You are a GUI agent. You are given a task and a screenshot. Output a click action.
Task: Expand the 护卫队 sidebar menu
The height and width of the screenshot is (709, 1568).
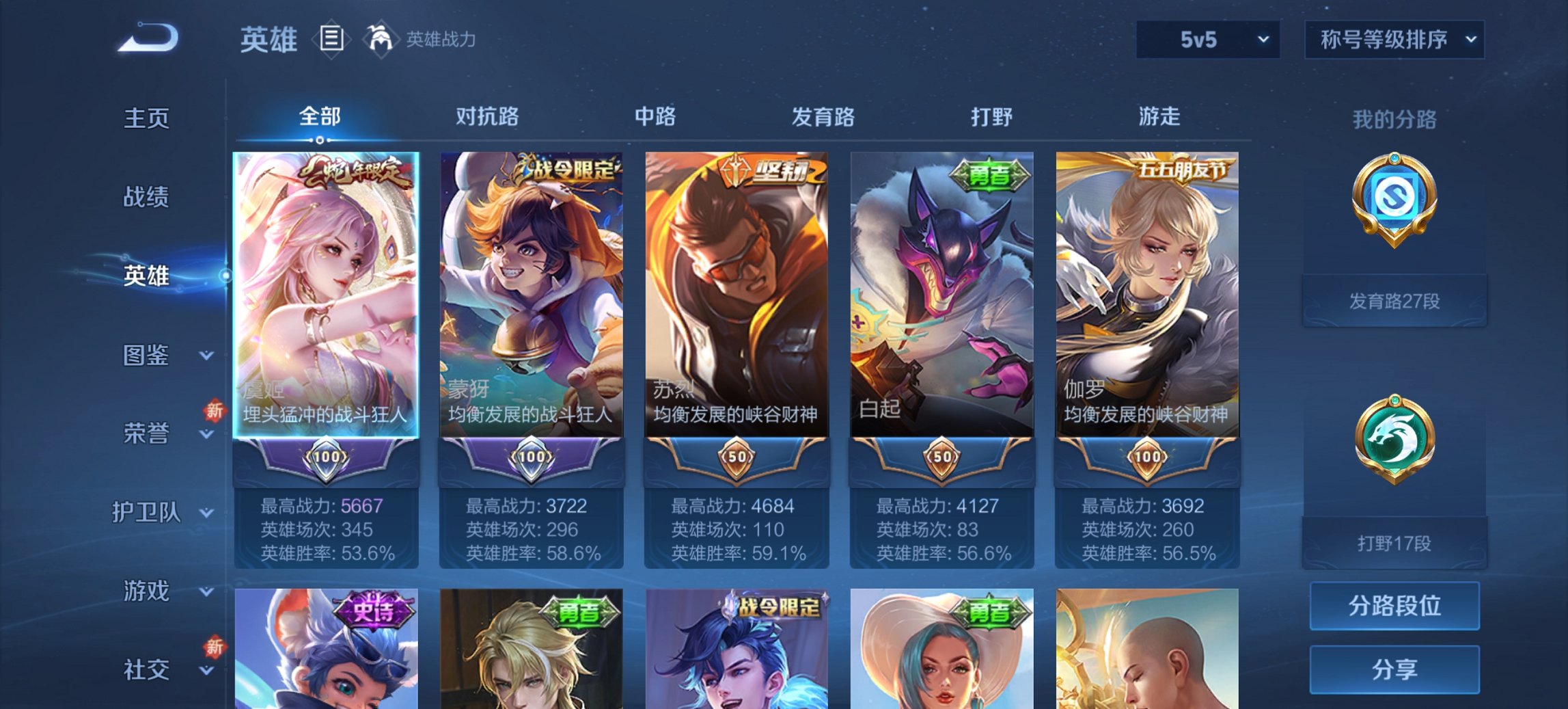(147, 513)
